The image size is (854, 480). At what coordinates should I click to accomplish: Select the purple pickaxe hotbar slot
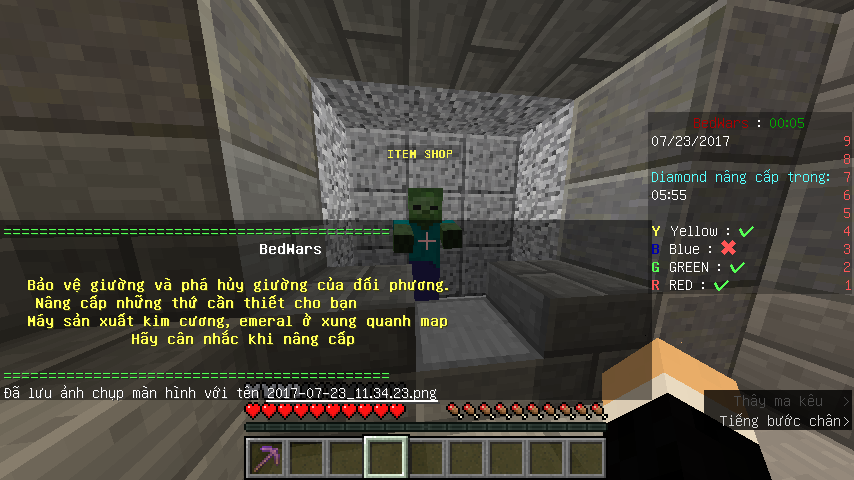click(x=265, y=458)
